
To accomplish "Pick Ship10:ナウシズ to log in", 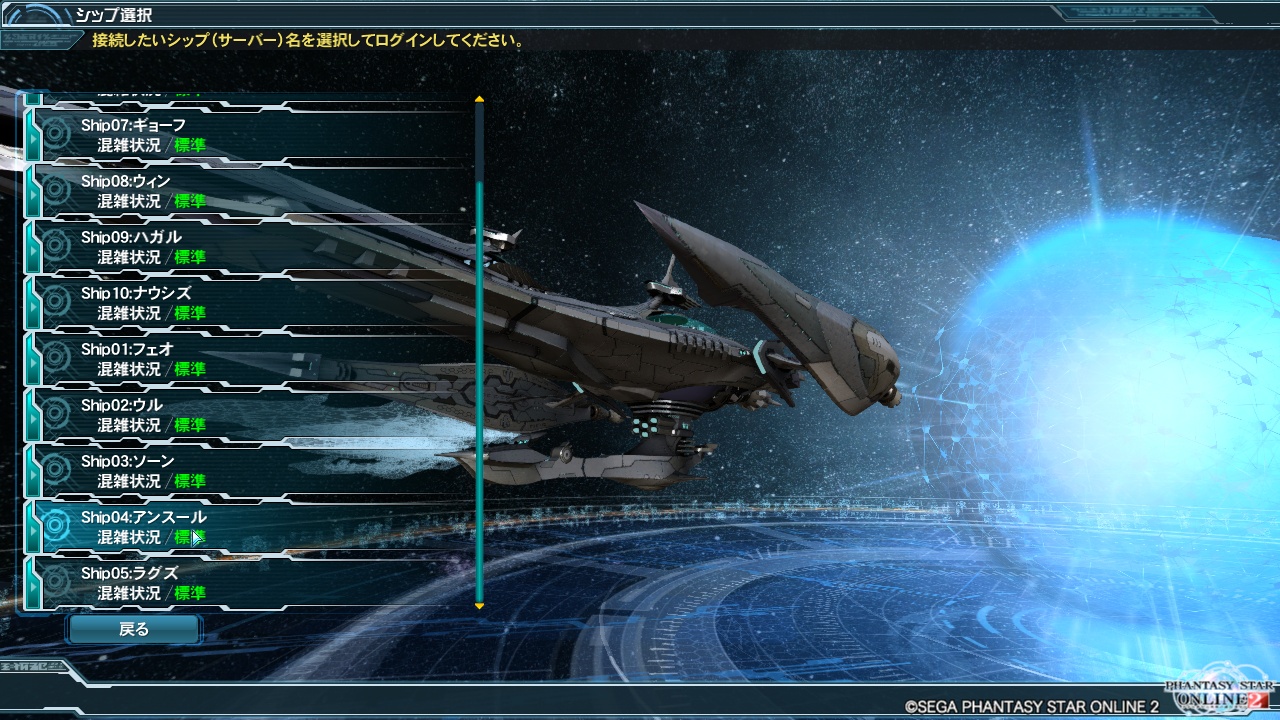I will click(250, 303).
